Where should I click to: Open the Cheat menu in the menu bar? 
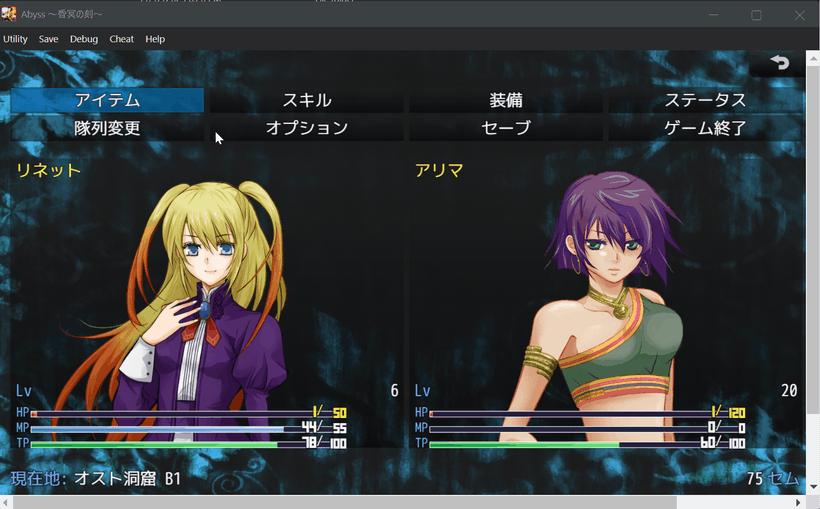121,39
